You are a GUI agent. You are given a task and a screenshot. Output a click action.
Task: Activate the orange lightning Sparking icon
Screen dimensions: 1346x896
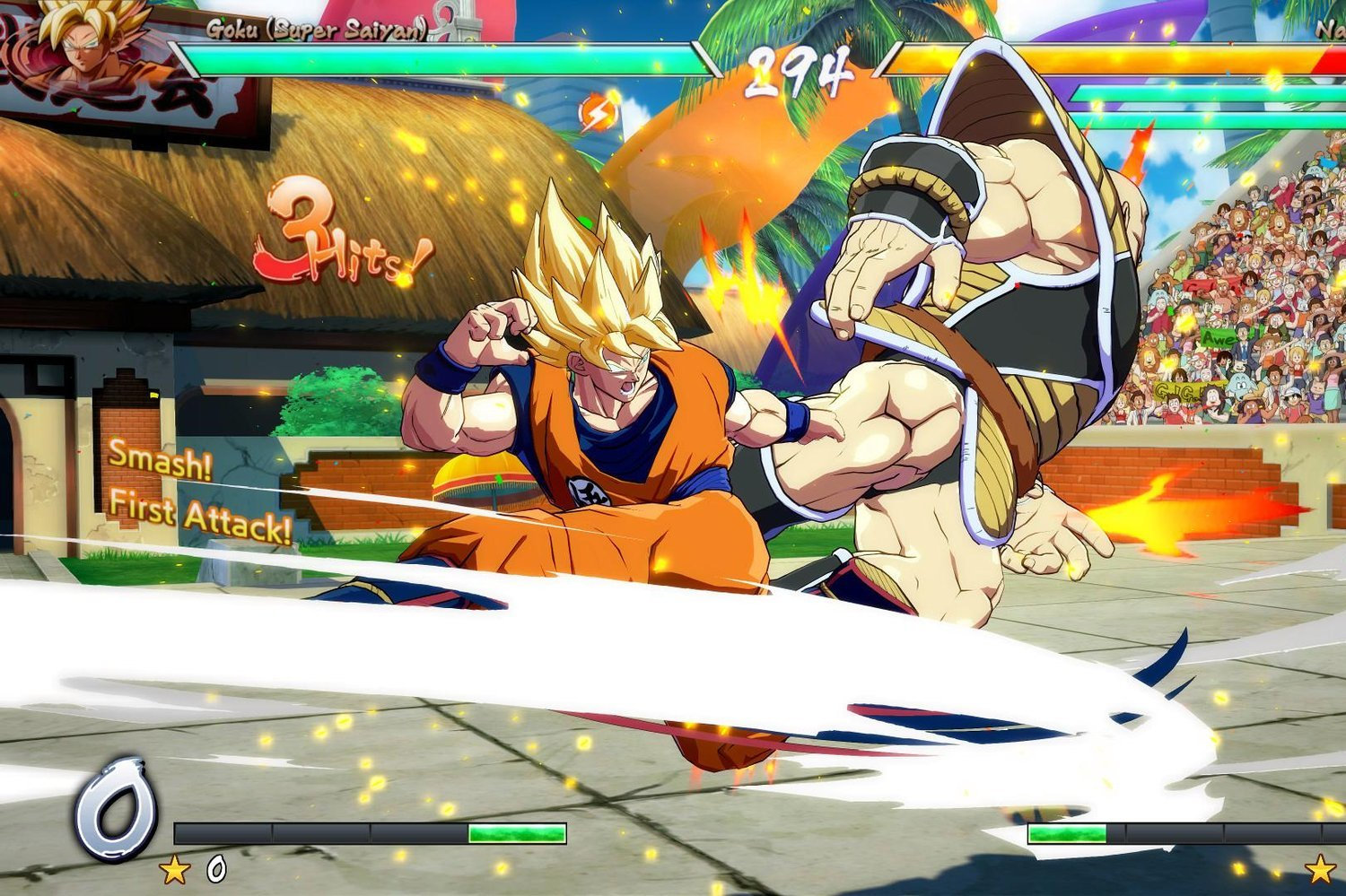click(x=596, y=114)
